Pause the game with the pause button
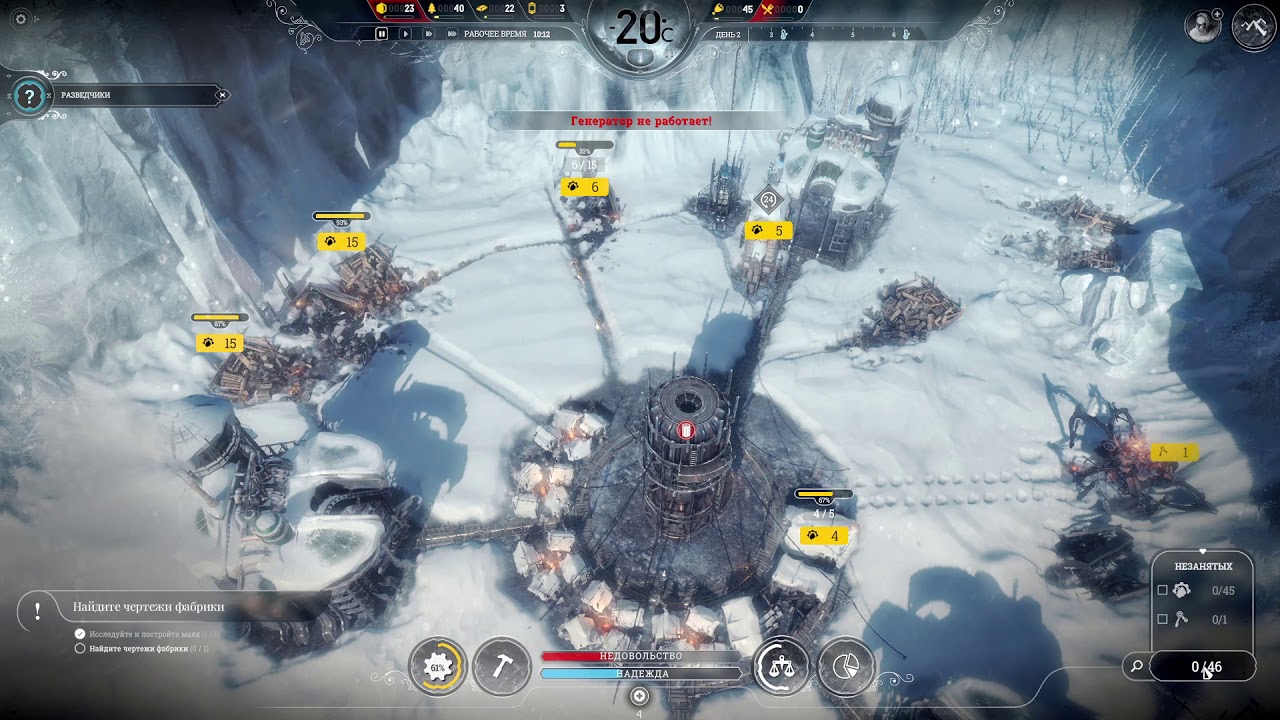1280x720 pixels. (381, 33)
